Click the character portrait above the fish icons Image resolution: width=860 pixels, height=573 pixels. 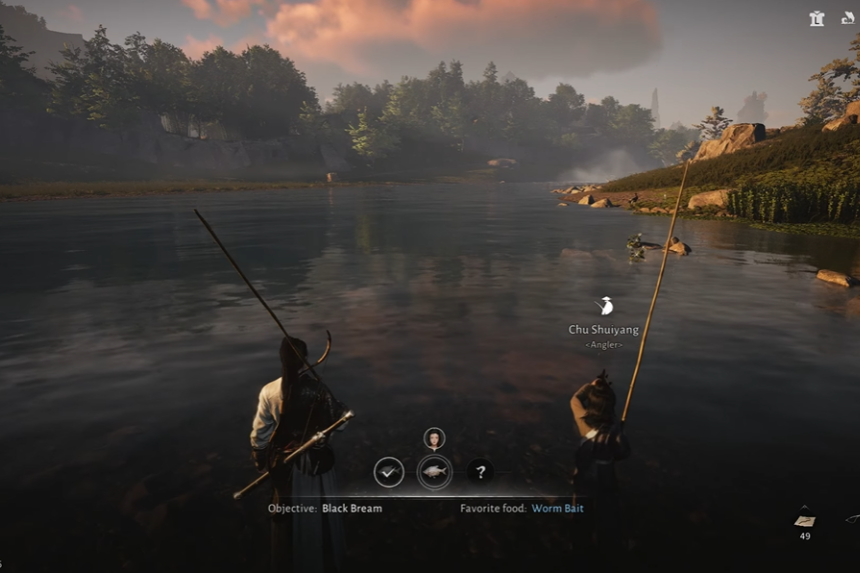[434, 438]
